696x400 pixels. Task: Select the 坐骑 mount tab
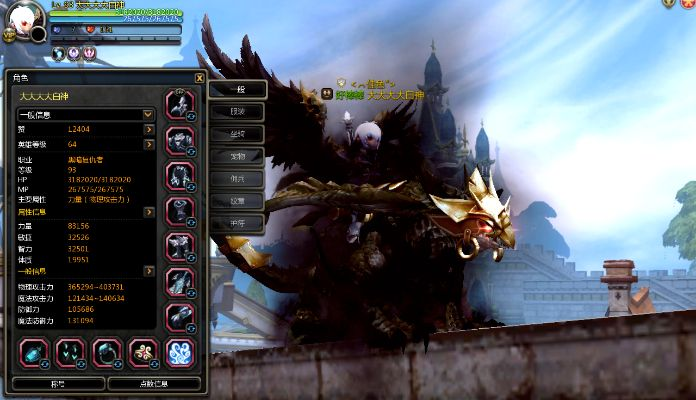tap(237, 134)
